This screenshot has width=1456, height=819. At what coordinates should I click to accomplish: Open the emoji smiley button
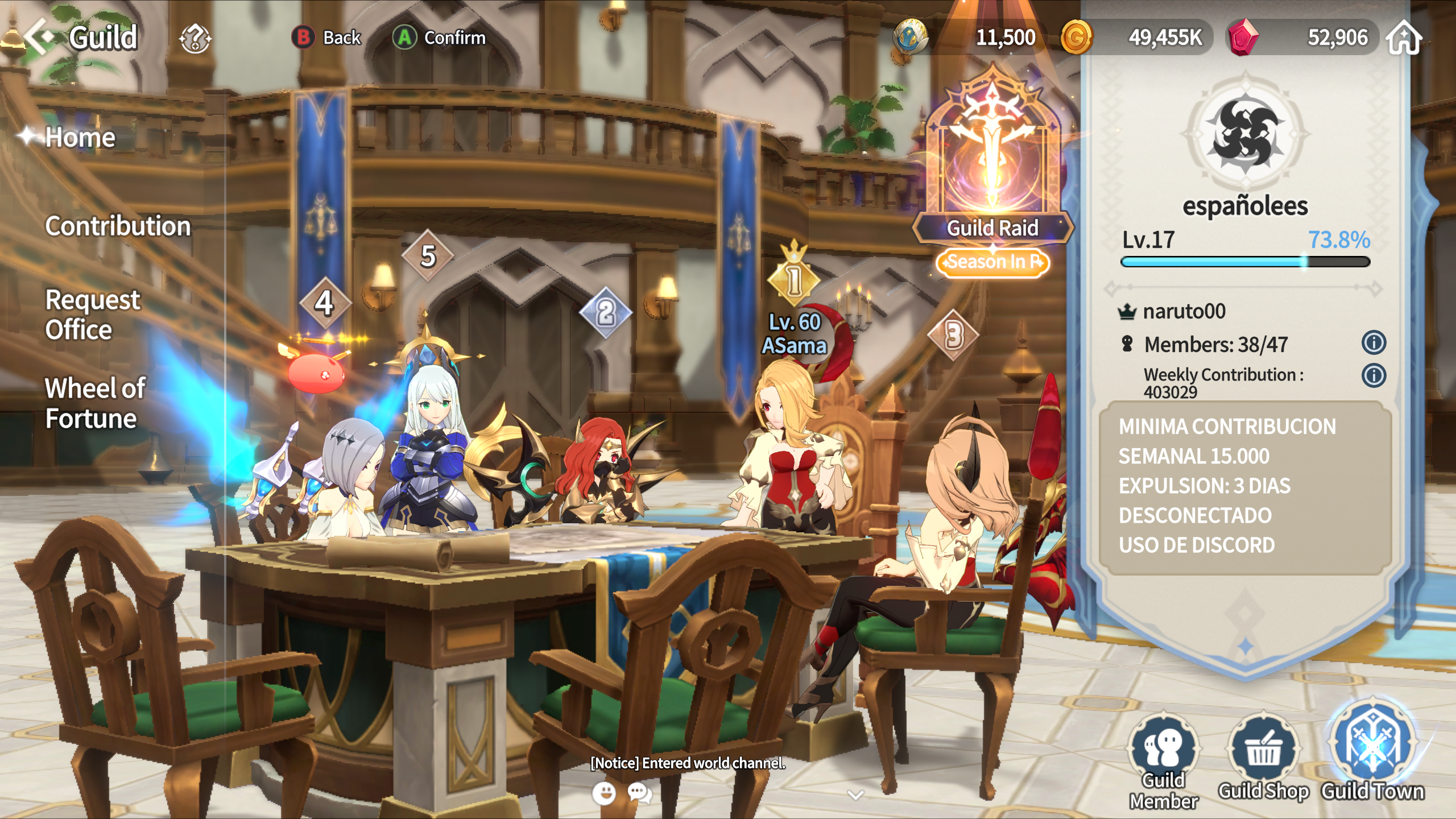pyautogui.click(x=604, y=792)
